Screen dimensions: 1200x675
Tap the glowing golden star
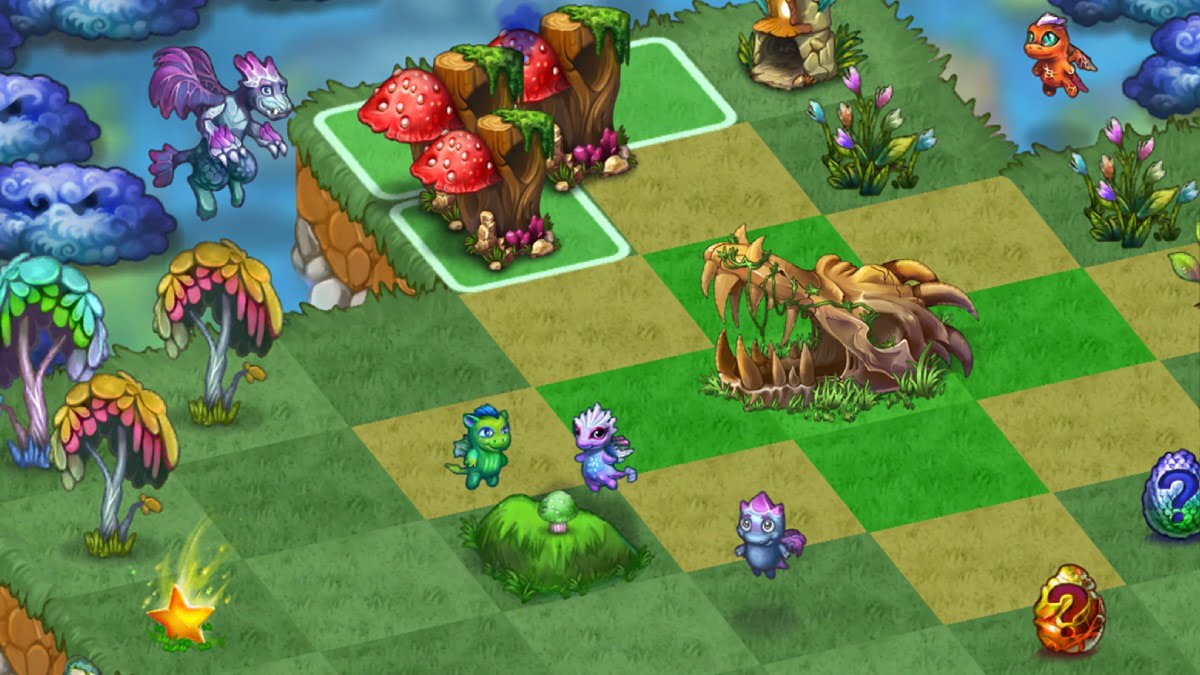pos(180,613)
